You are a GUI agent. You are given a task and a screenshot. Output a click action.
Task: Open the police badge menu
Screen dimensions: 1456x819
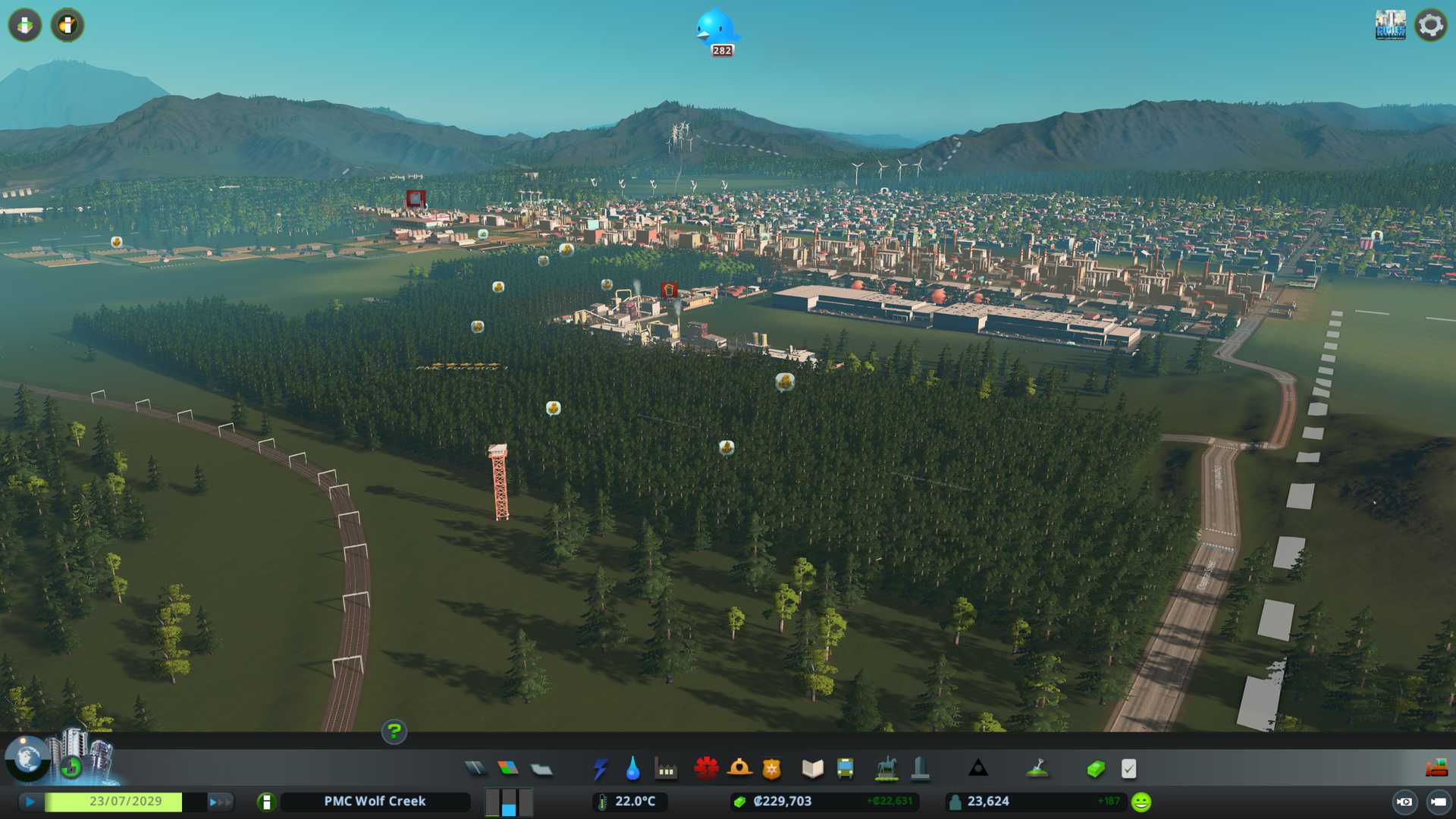772,769
